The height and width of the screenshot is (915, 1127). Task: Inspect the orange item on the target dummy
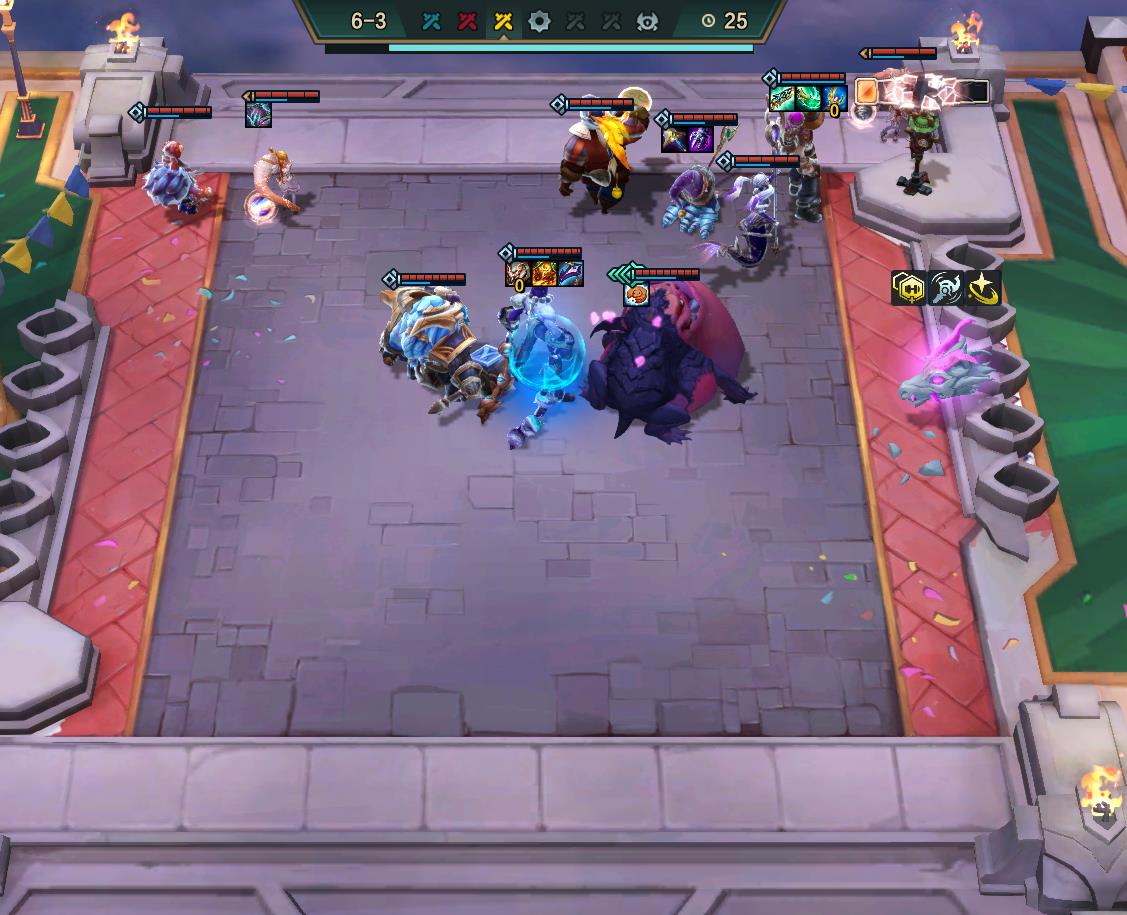click(x=867, y=92)
